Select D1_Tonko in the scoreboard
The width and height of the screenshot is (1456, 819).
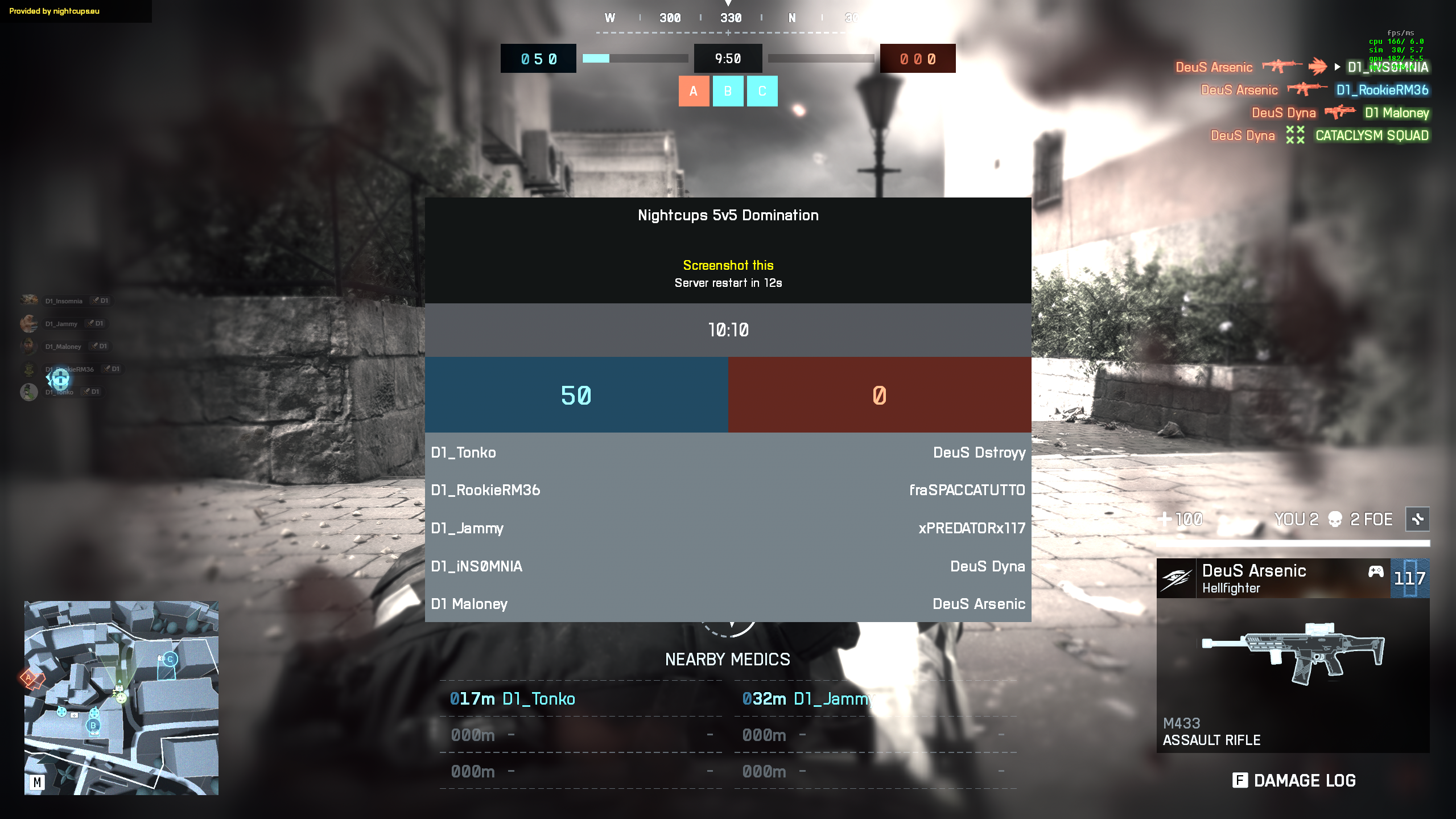463,452
